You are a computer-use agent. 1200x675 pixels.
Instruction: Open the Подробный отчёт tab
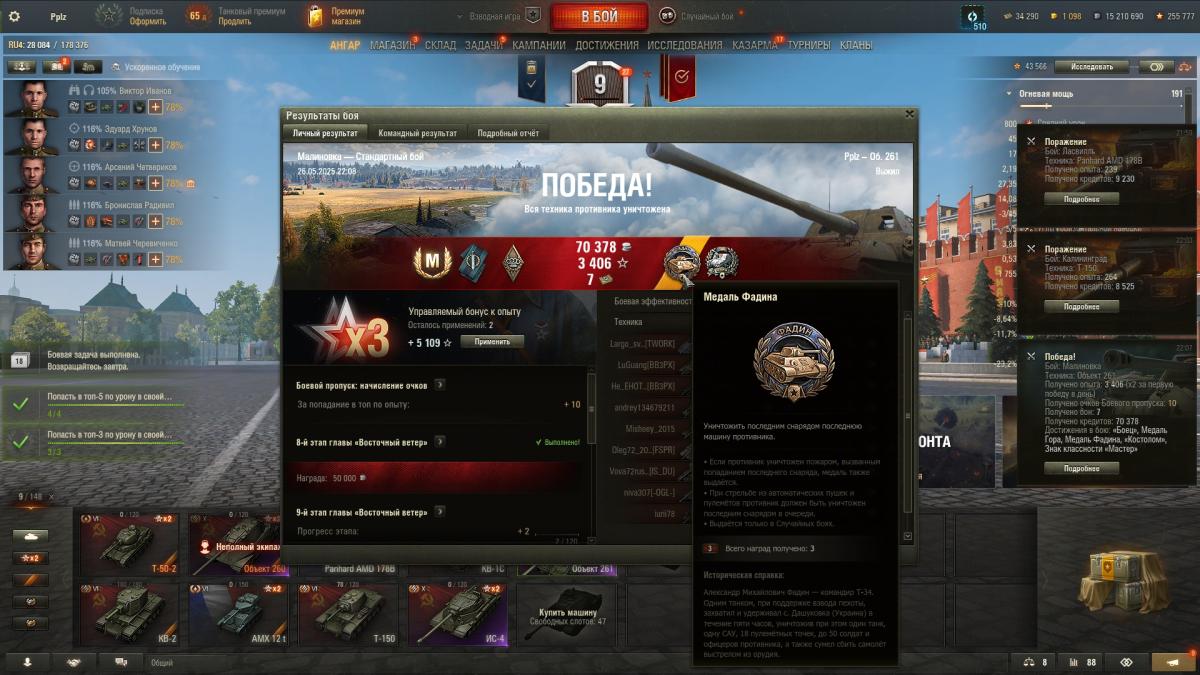tap(508, 133)
